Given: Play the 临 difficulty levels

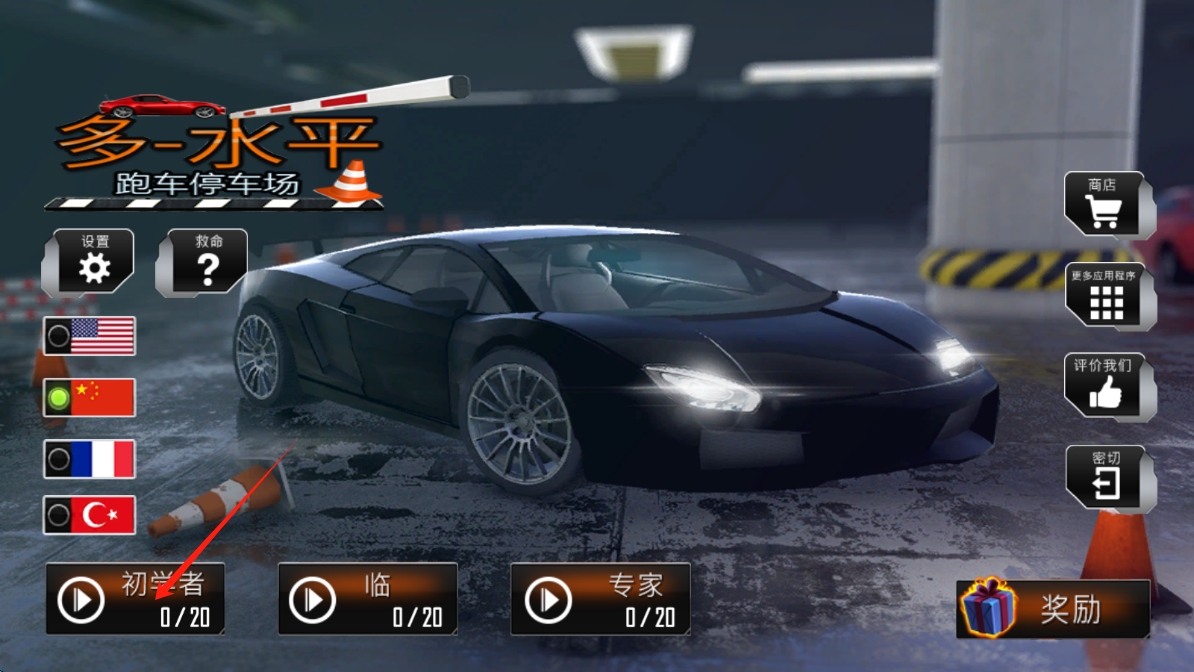Looking at the screenshot, I should pyautogui.click(x=367, y=599).
